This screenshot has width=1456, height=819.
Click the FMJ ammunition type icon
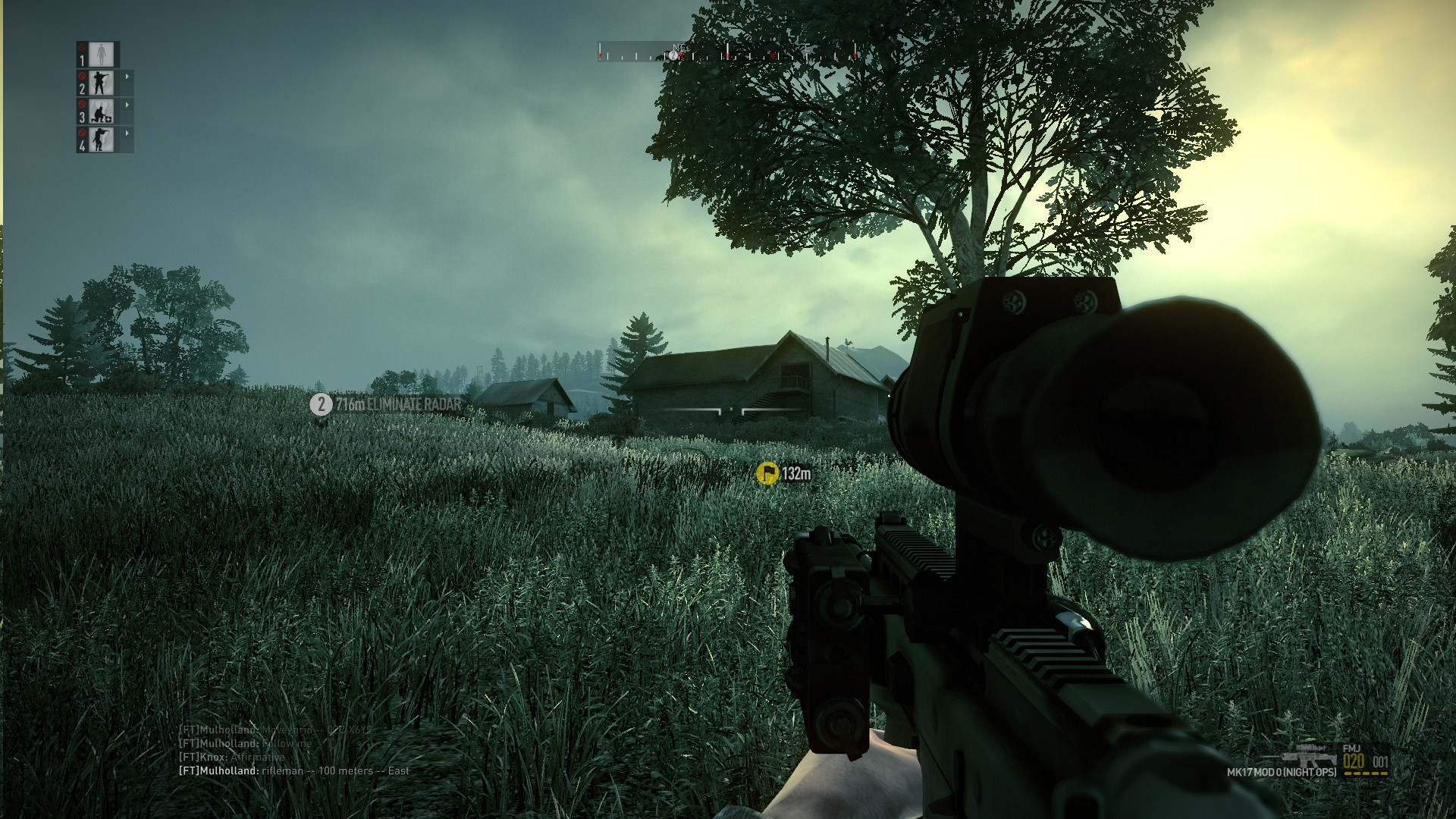point(1351,748)
